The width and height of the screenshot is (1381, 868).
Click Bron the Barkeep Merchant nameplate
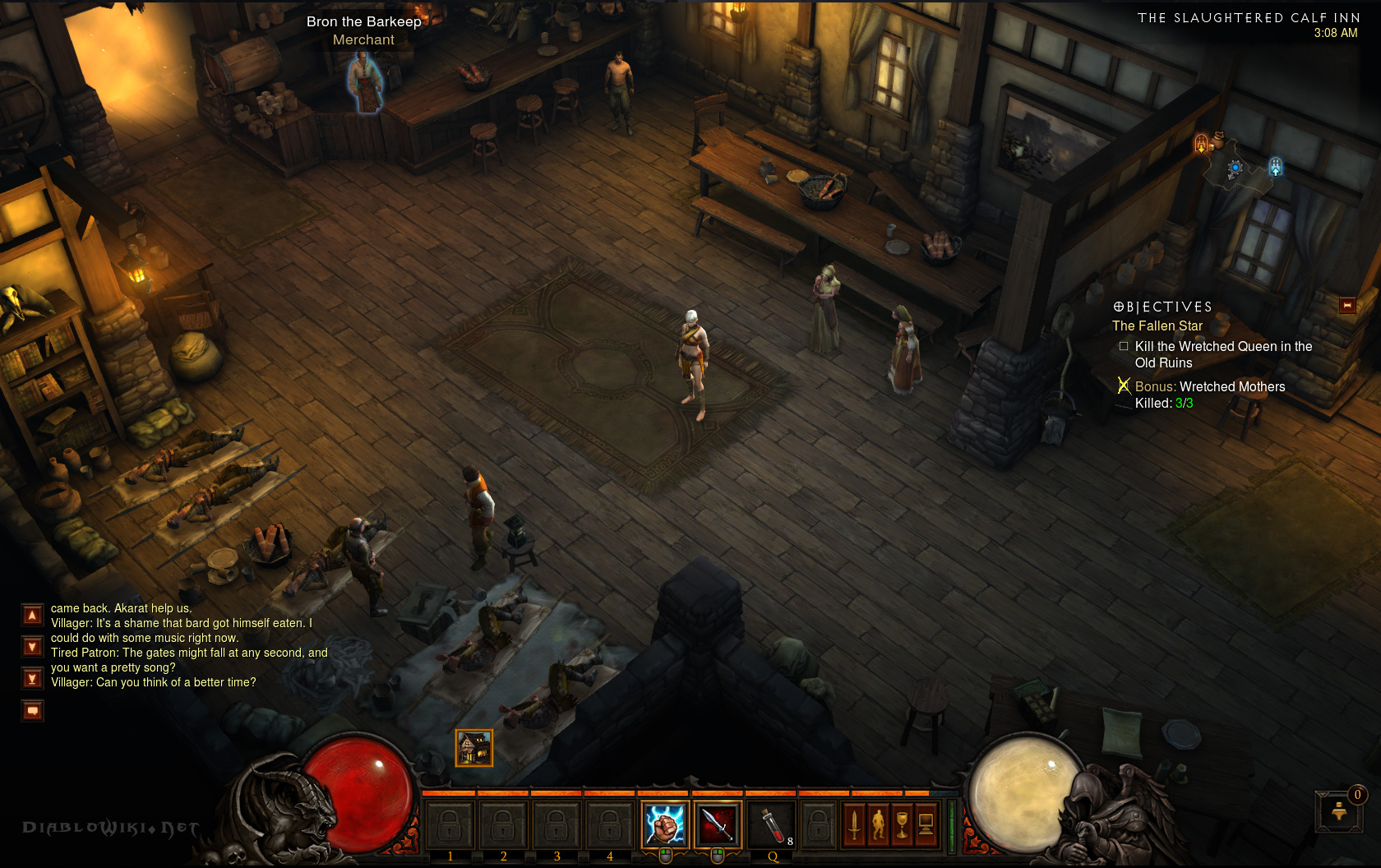tap(363, 30)
